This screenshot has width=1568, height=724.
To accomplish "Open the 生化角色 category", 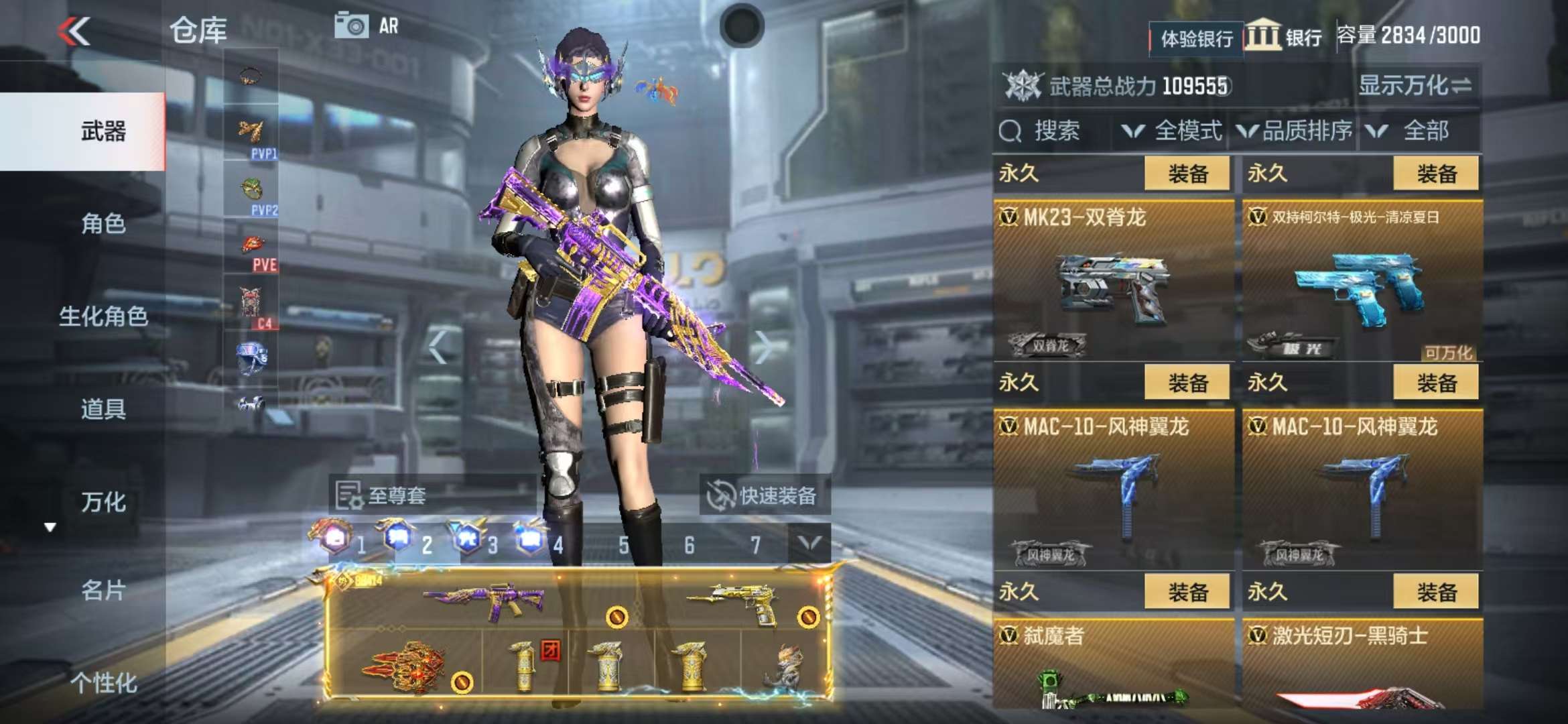I will (x=103, y=316).
